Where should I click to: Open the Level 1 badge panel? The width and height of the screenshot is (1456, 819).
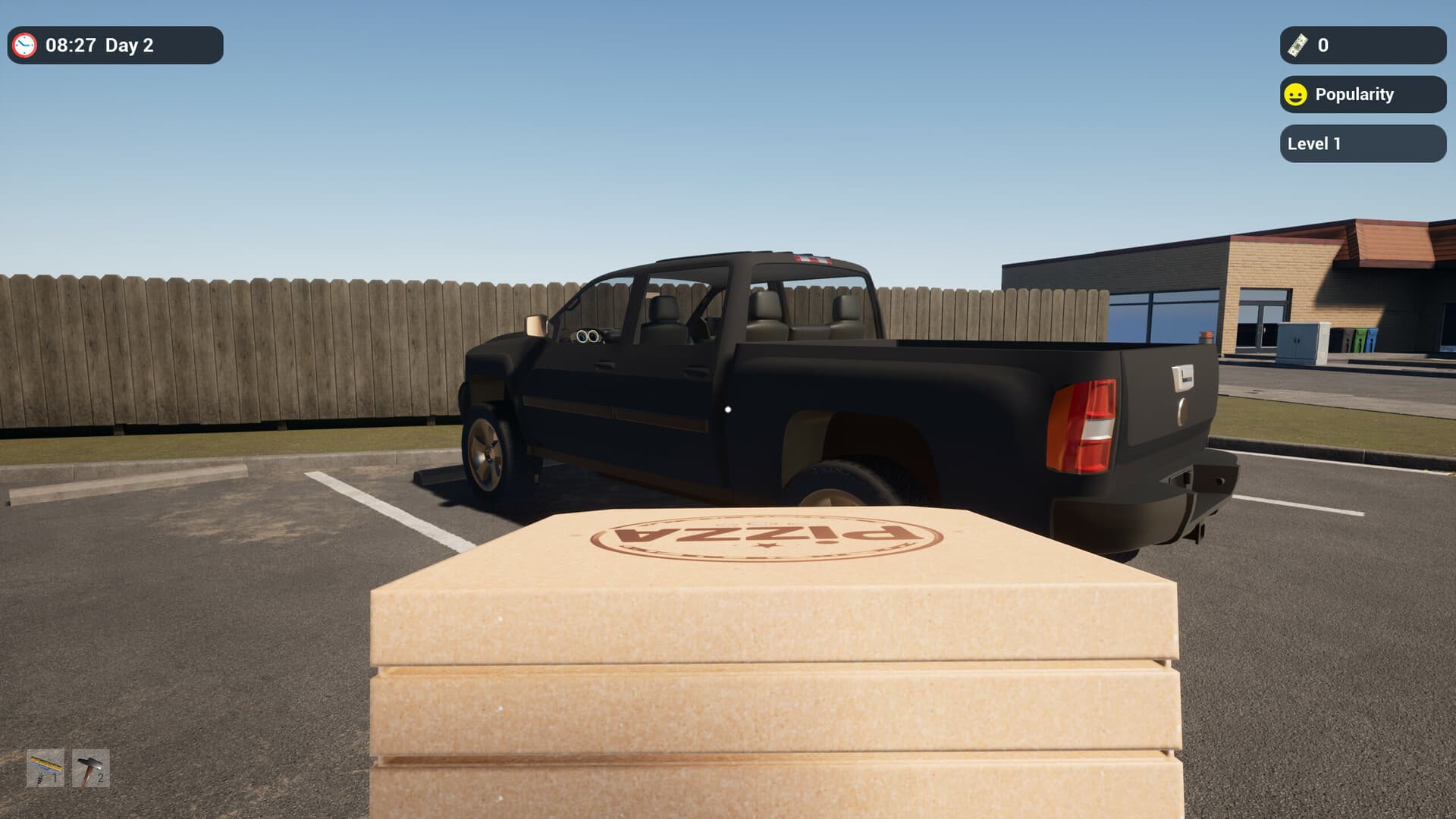[x=1361, y=143]
